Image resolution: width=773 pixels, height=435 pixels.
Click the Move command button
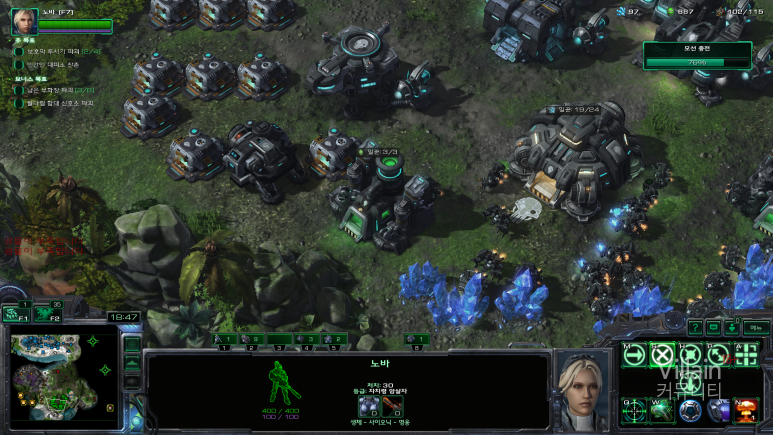(633, 353)
